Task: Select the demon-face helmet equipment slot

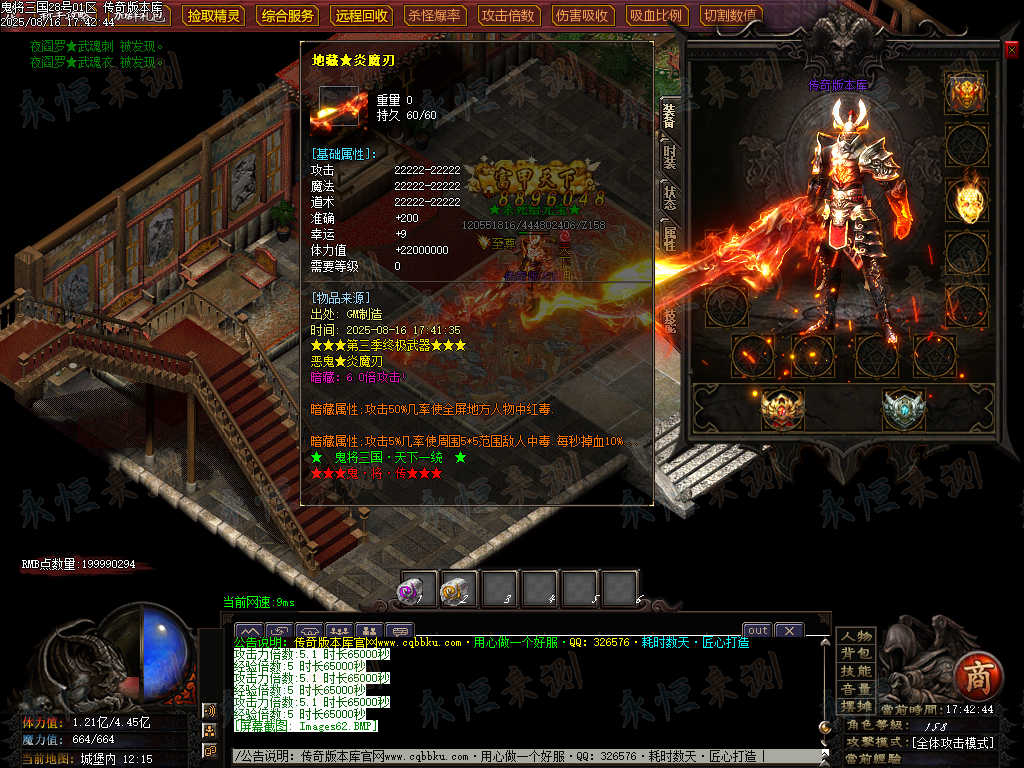Action: click(x=967, y=95)
